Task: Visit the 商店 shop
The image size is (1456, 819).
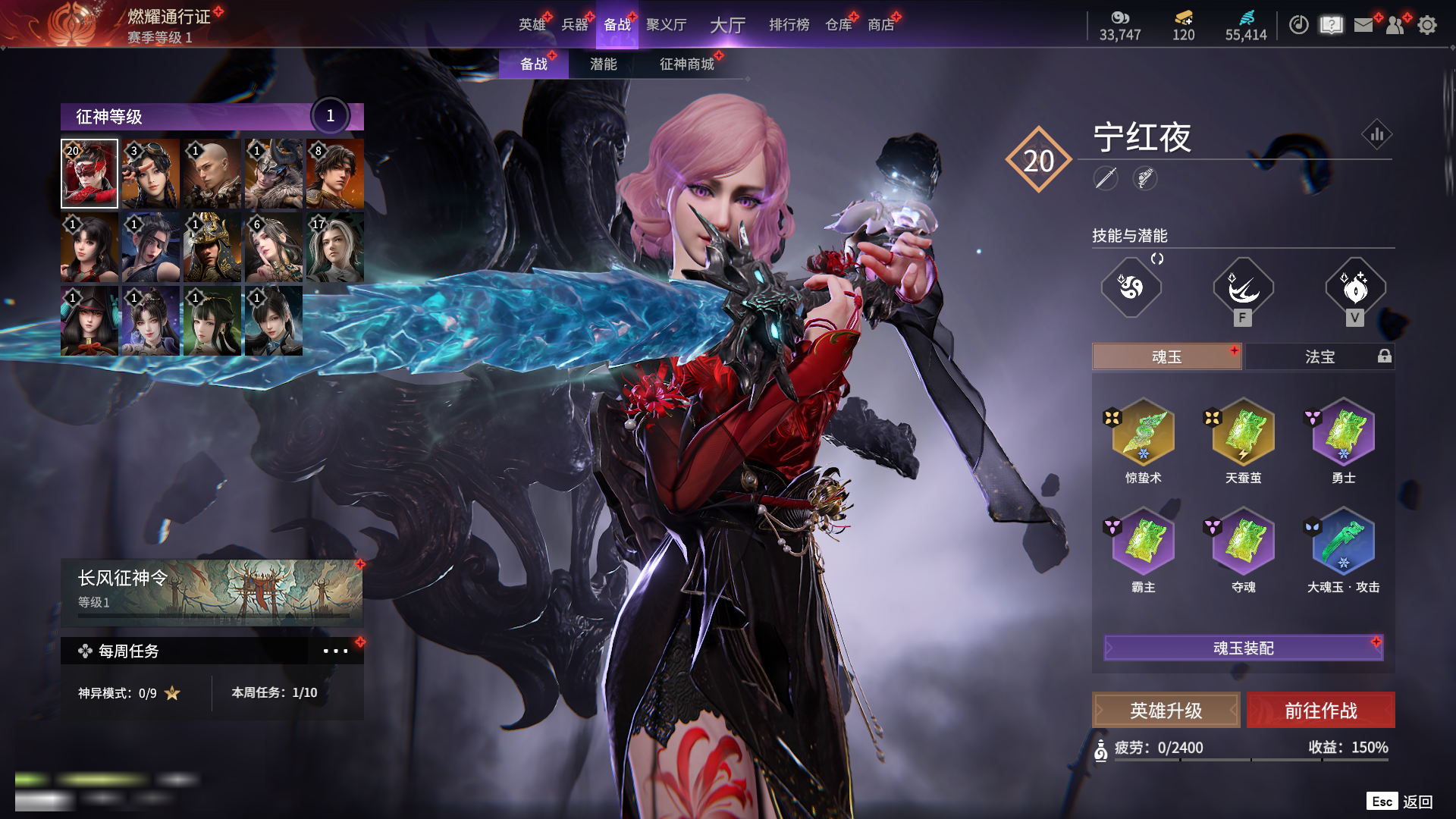Action: click(881, 25)
